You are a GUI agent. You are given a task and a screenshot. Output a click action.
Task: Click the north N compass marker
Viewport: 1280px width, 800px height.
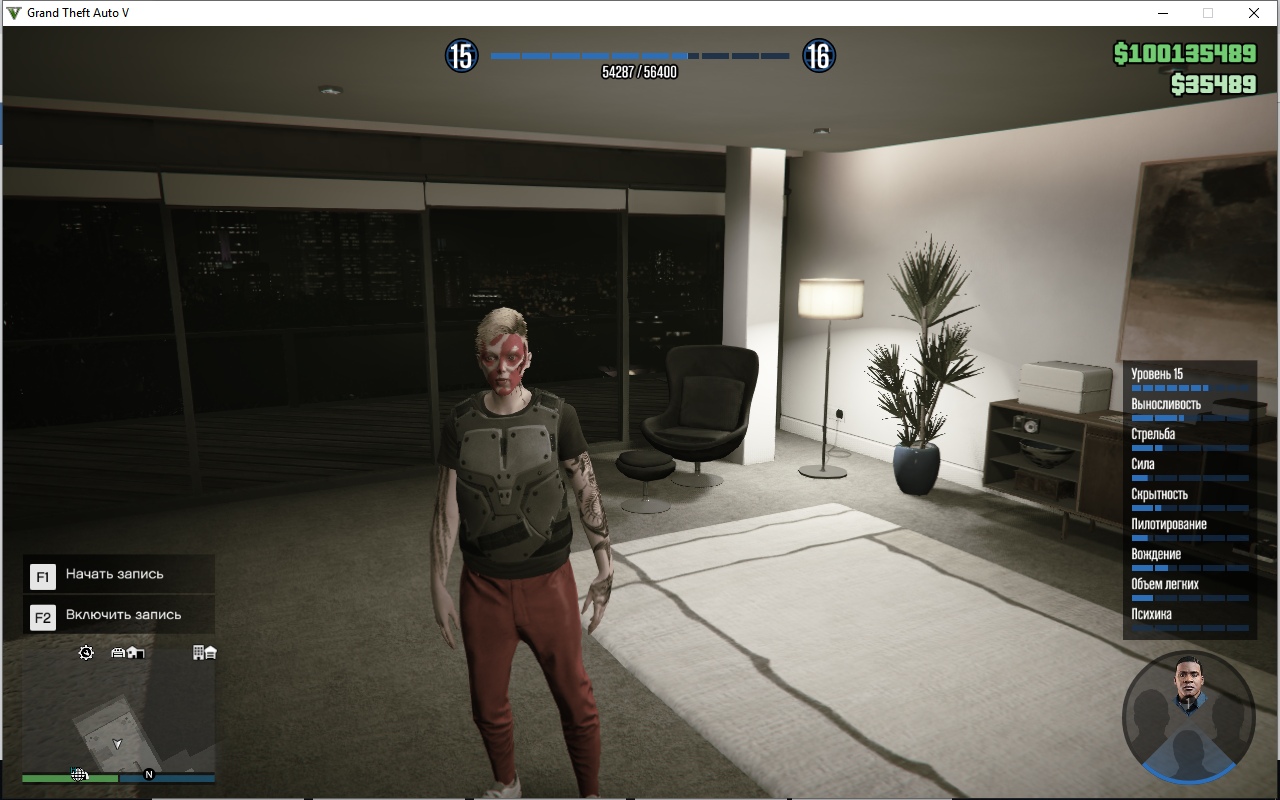(x=149, y=774)
